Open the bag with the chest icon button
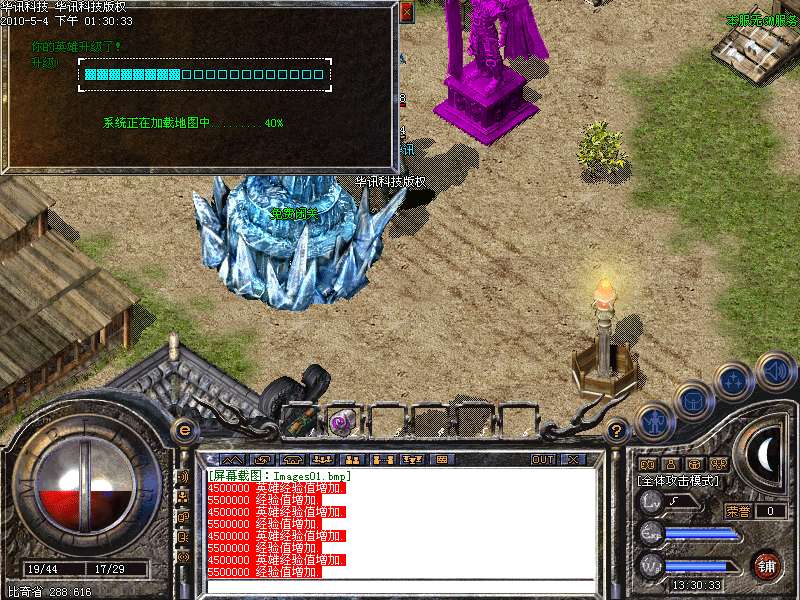800x600 pixels. 694,401
